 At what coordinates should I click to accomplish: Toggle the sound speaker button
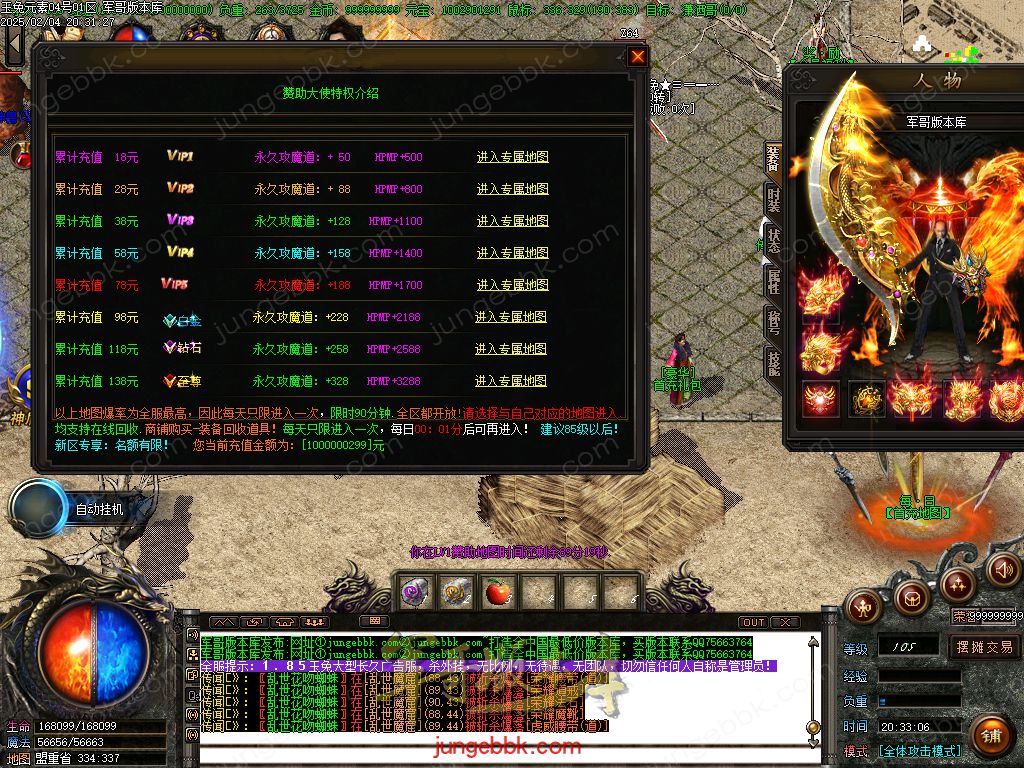point(1004,570)
